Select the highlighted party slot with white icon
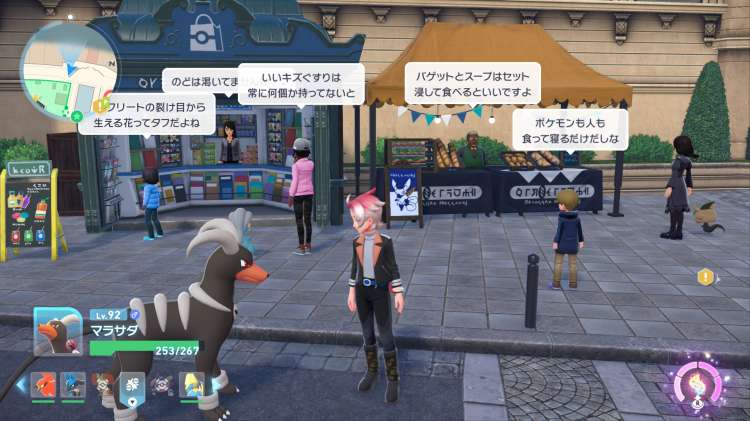This screenshot has height=421, width=750. [132, 385]
